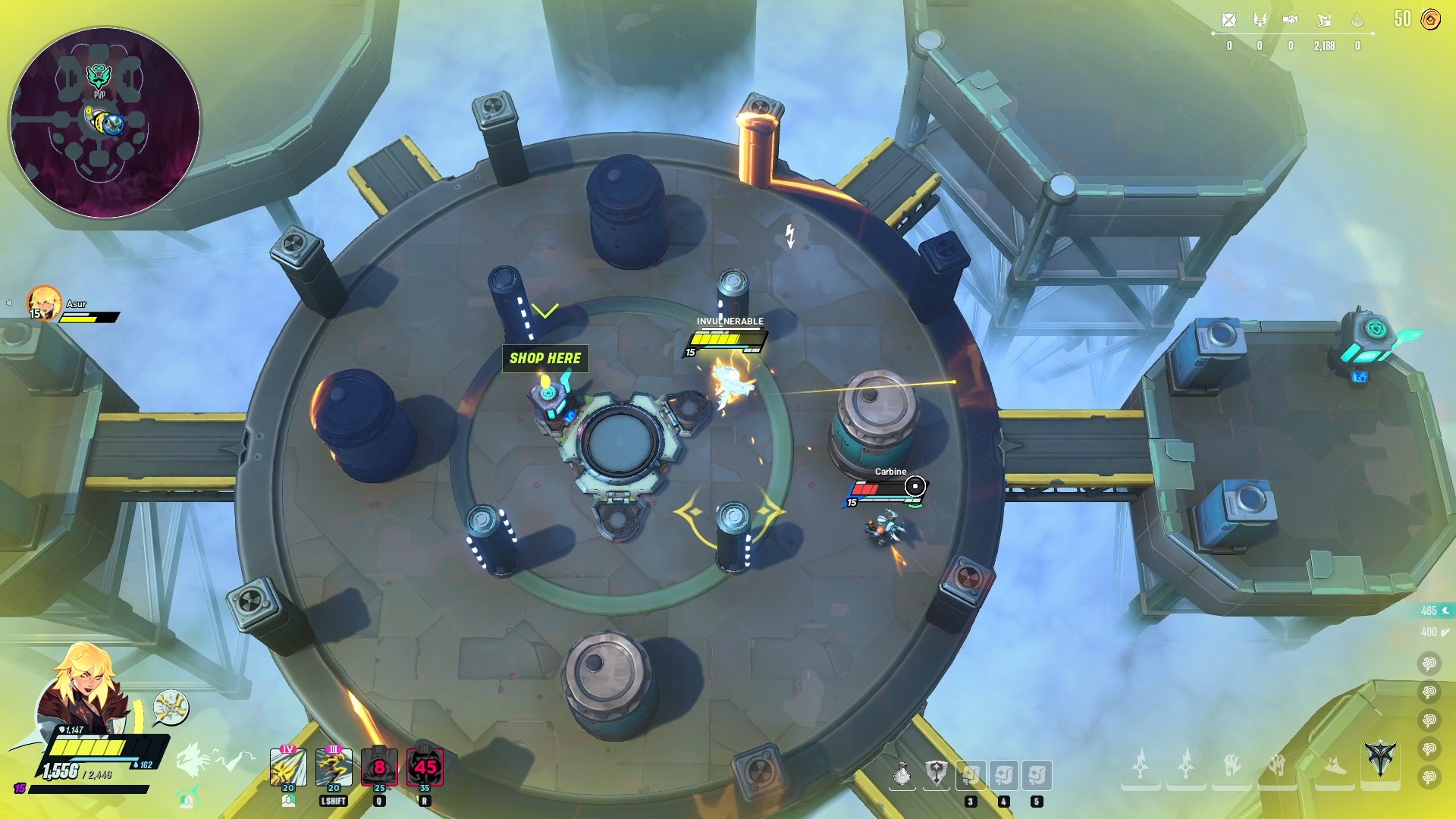Select the dark winged crest gear slot
The height and width of the screenshot is (819, 1456).
click(1380, 758)
